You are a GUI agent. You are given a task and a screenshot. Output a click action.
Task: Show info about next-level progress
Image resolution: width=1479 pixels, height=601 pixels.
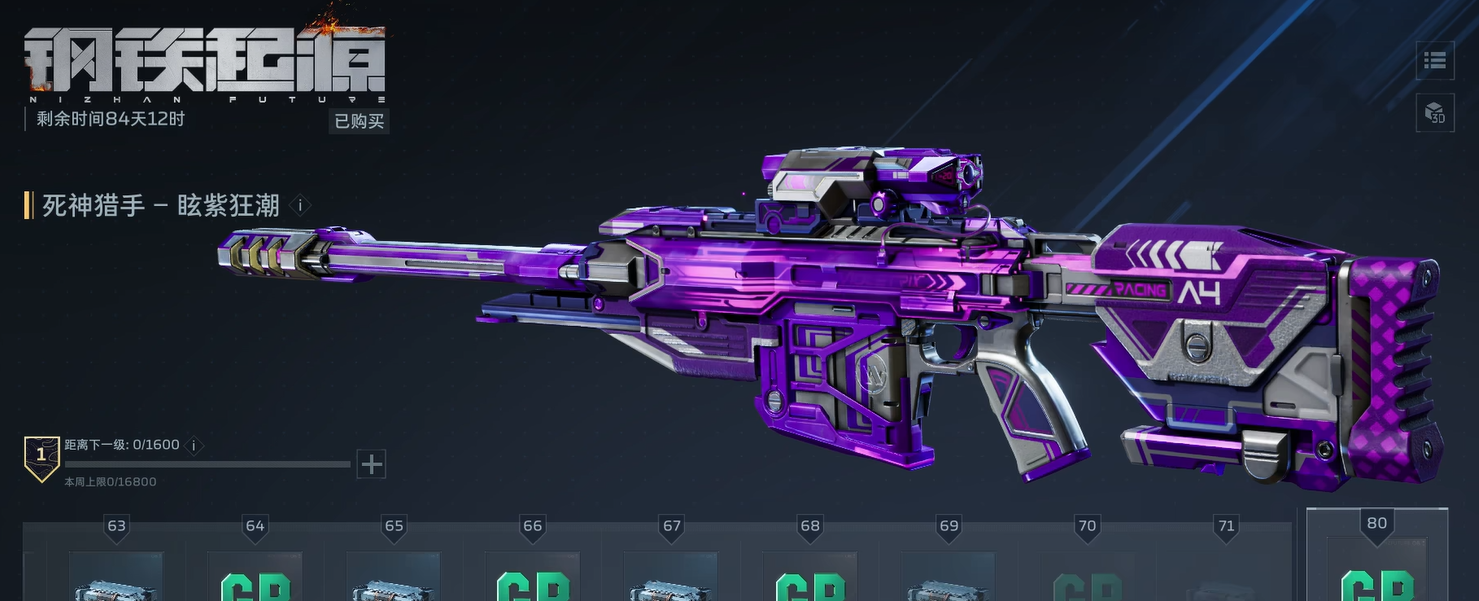point(194,446)
